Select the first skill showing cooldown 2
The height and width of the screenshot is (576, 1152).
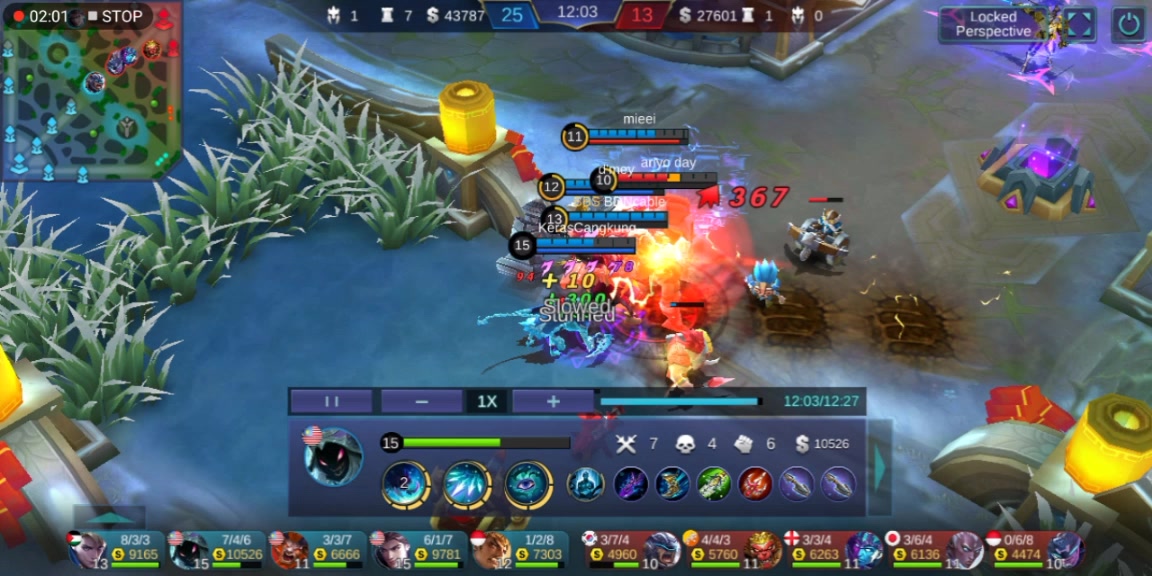[x=405, y=485]
